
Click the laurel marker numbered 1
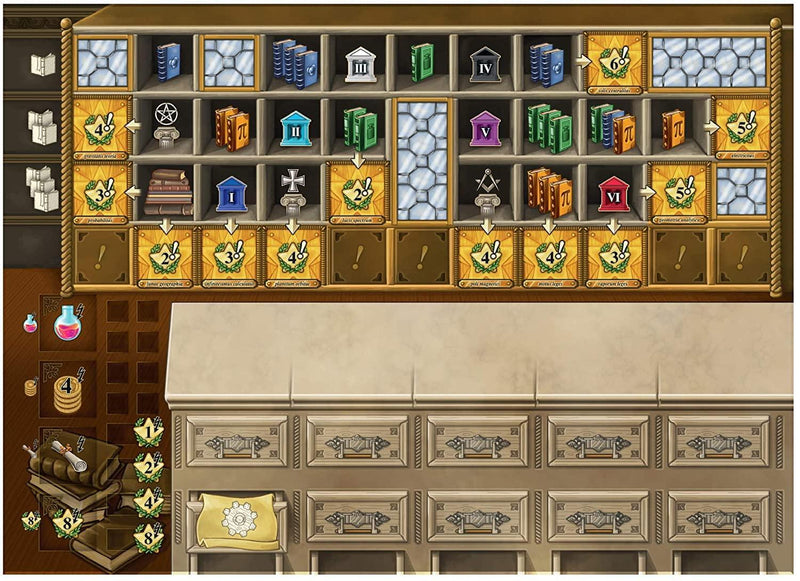click(x=149, y=434)
